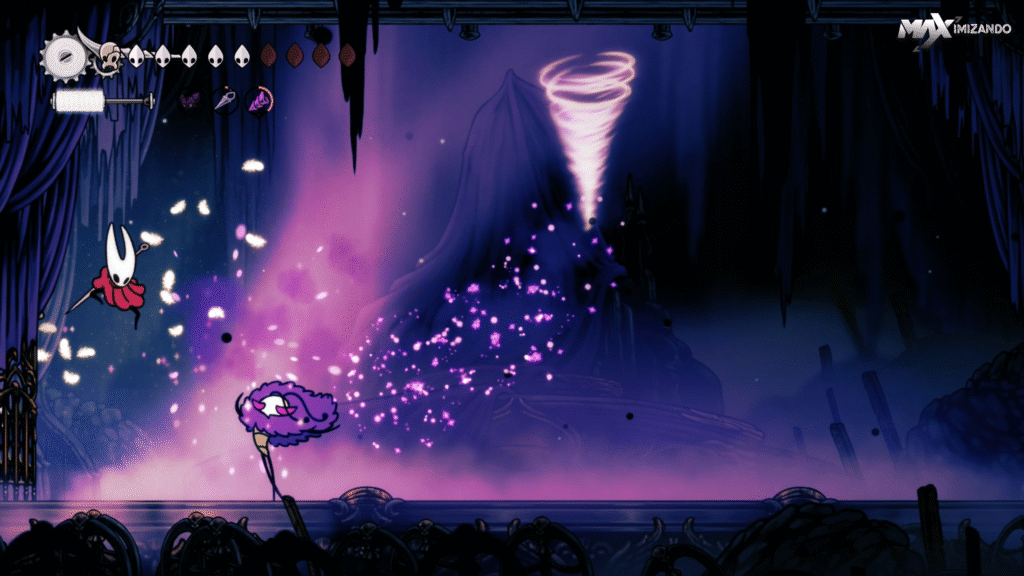The image size is (1024, 576).
Task: Activate the purple crystal tool with cooldown ring
Action: tap(259, 100)
